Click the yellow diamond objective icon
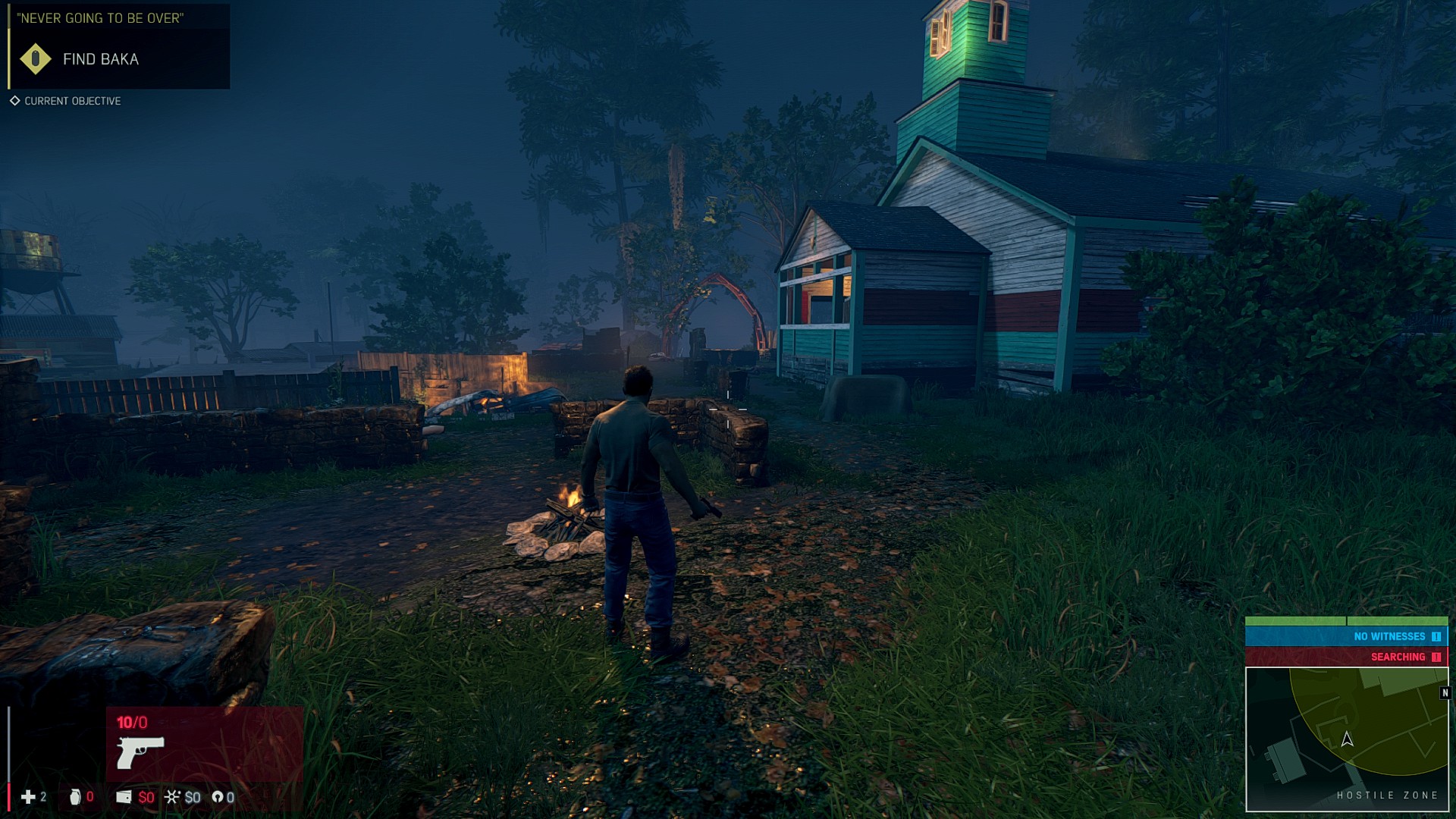The image size is (1456, 819). click(35, 59)
